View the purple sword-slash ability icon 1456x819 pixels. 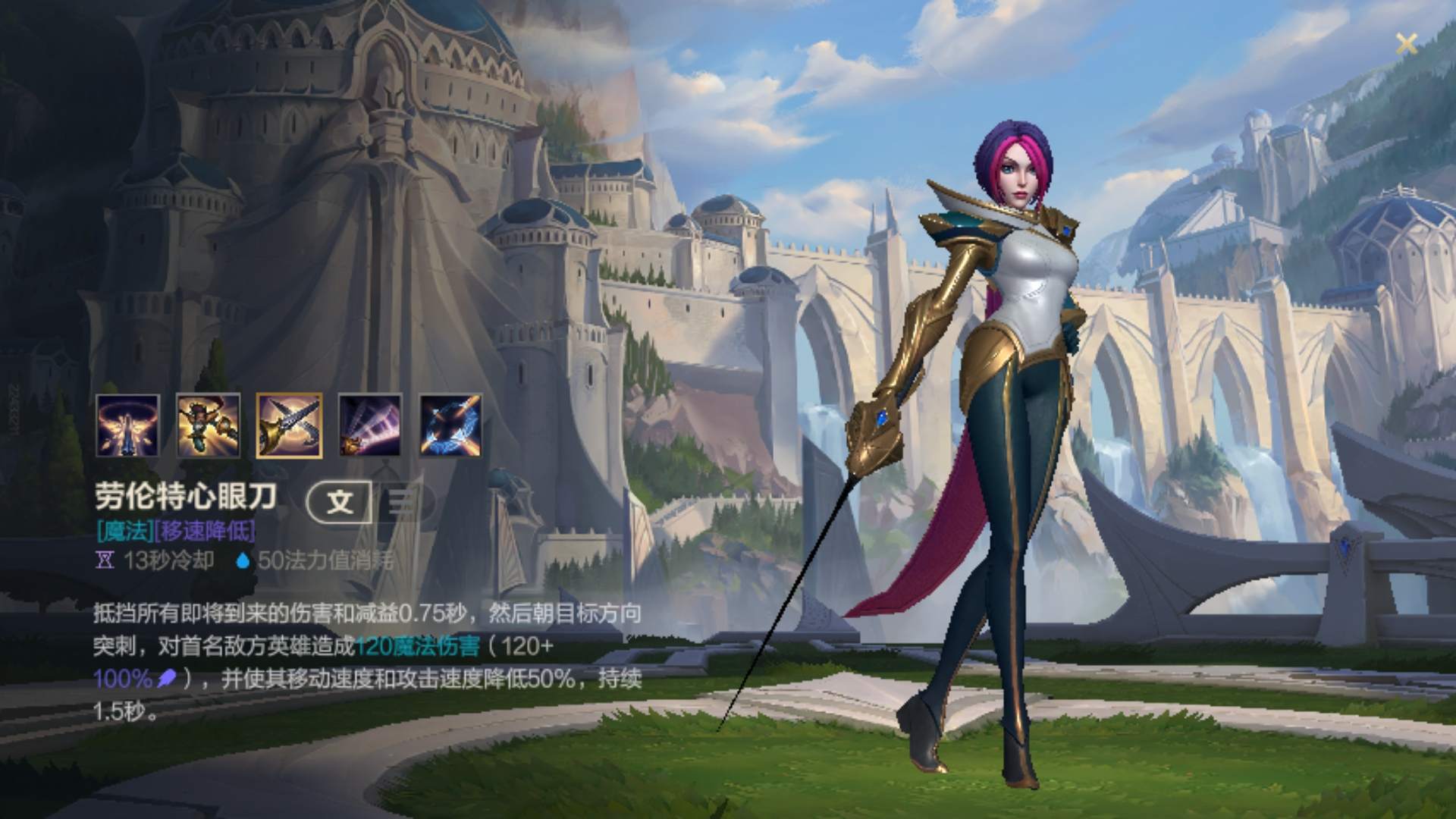[x=370, y=425]
